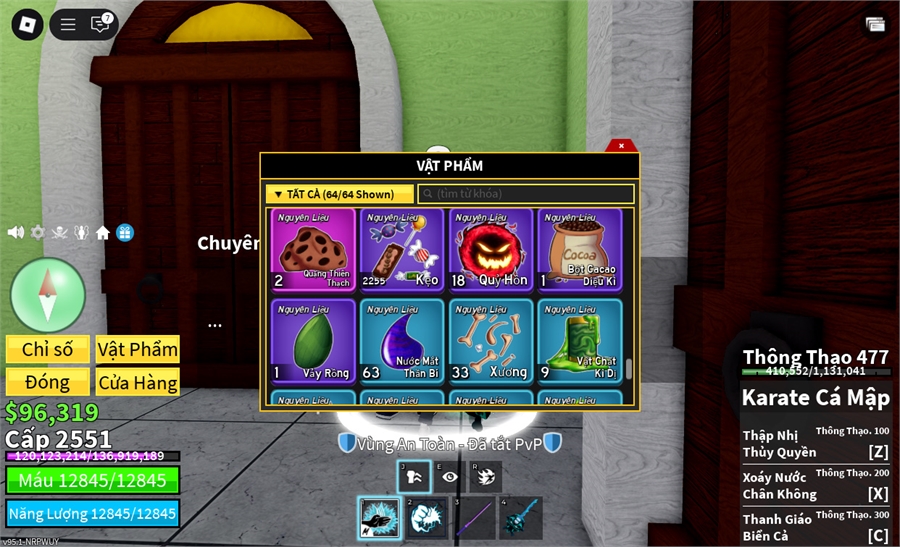
Task: Pick the Vảy Rồng green scale item
Action: pos(313,340)
